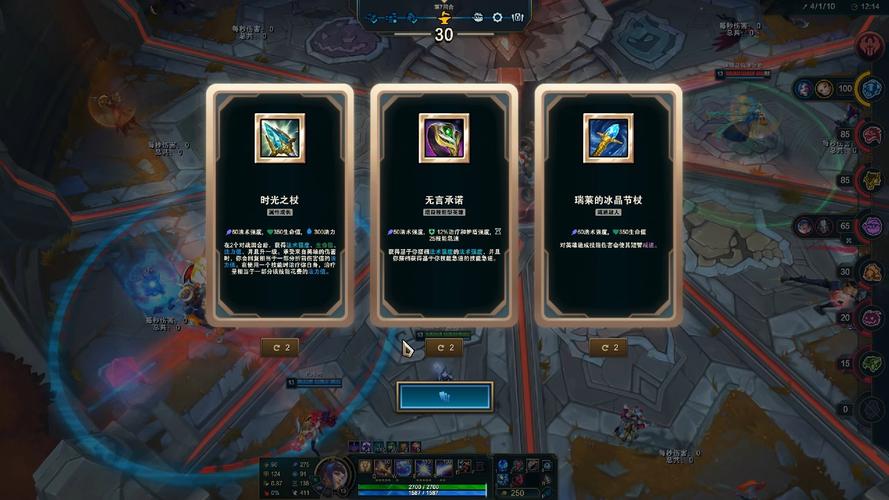
Task: Reroll the 时光之杖 card
Action: click(280, 347)
